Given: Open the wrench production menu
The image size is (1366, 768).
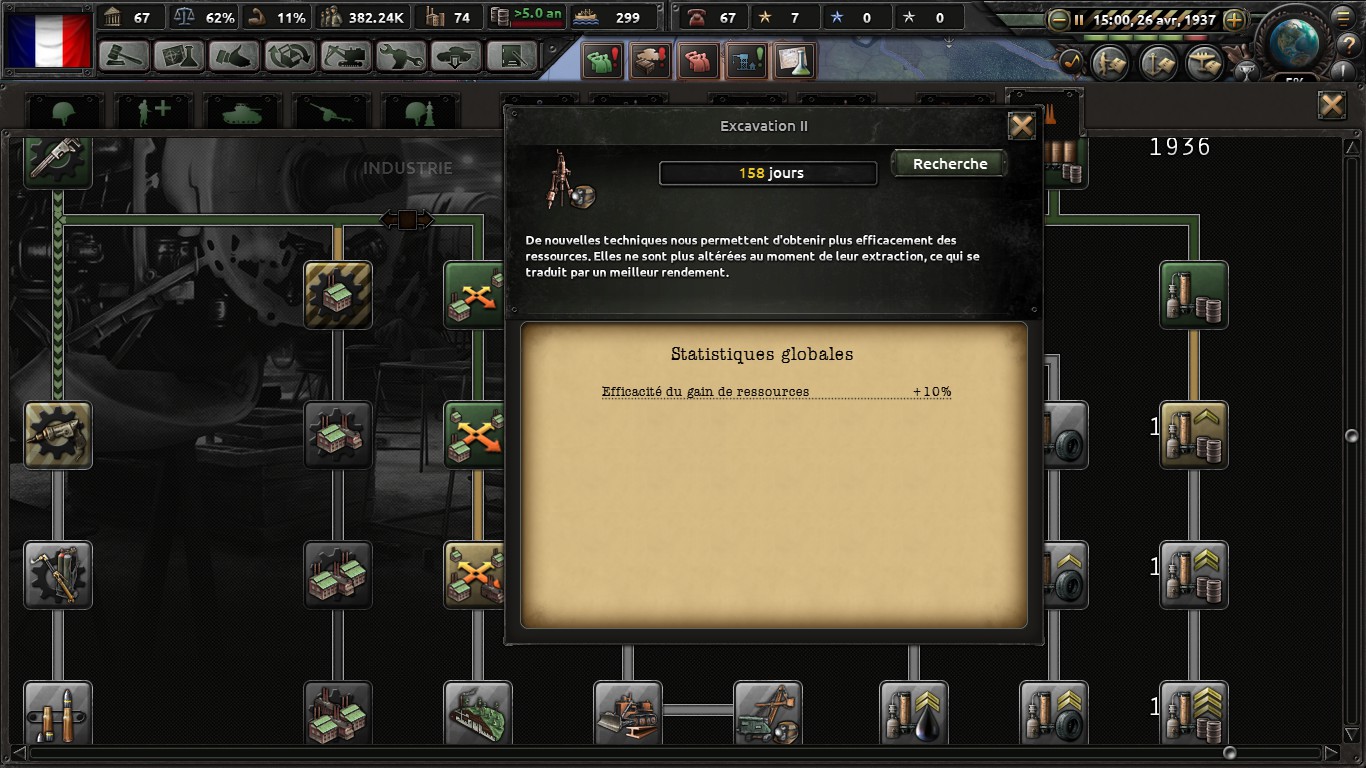Looking at the screenshot, I should coord(401,56).
